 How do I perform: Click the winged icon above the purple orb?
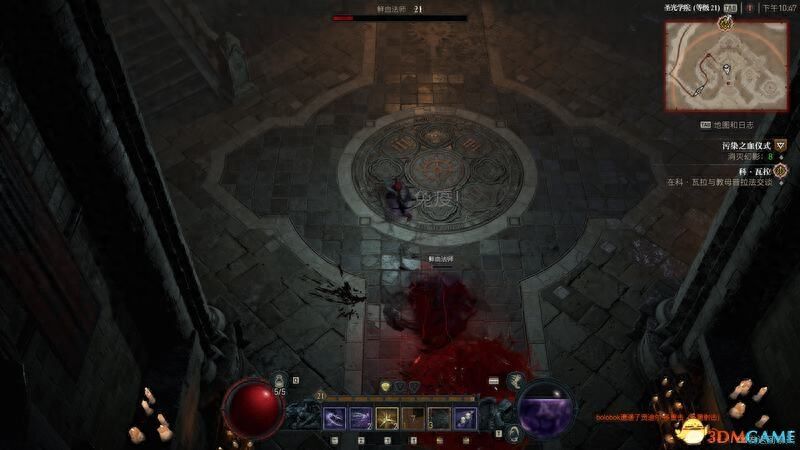tap(516, 380)
